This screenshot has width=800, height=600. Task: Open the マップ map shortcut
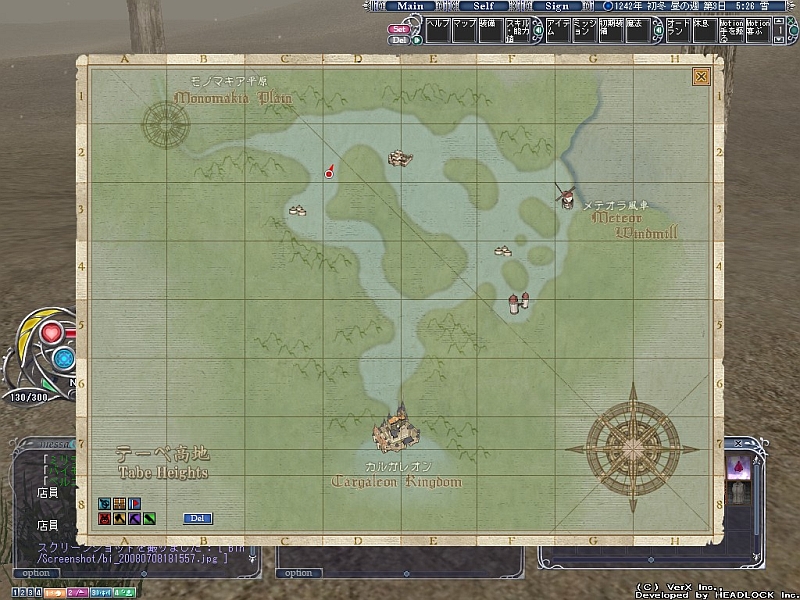[464, 29]
